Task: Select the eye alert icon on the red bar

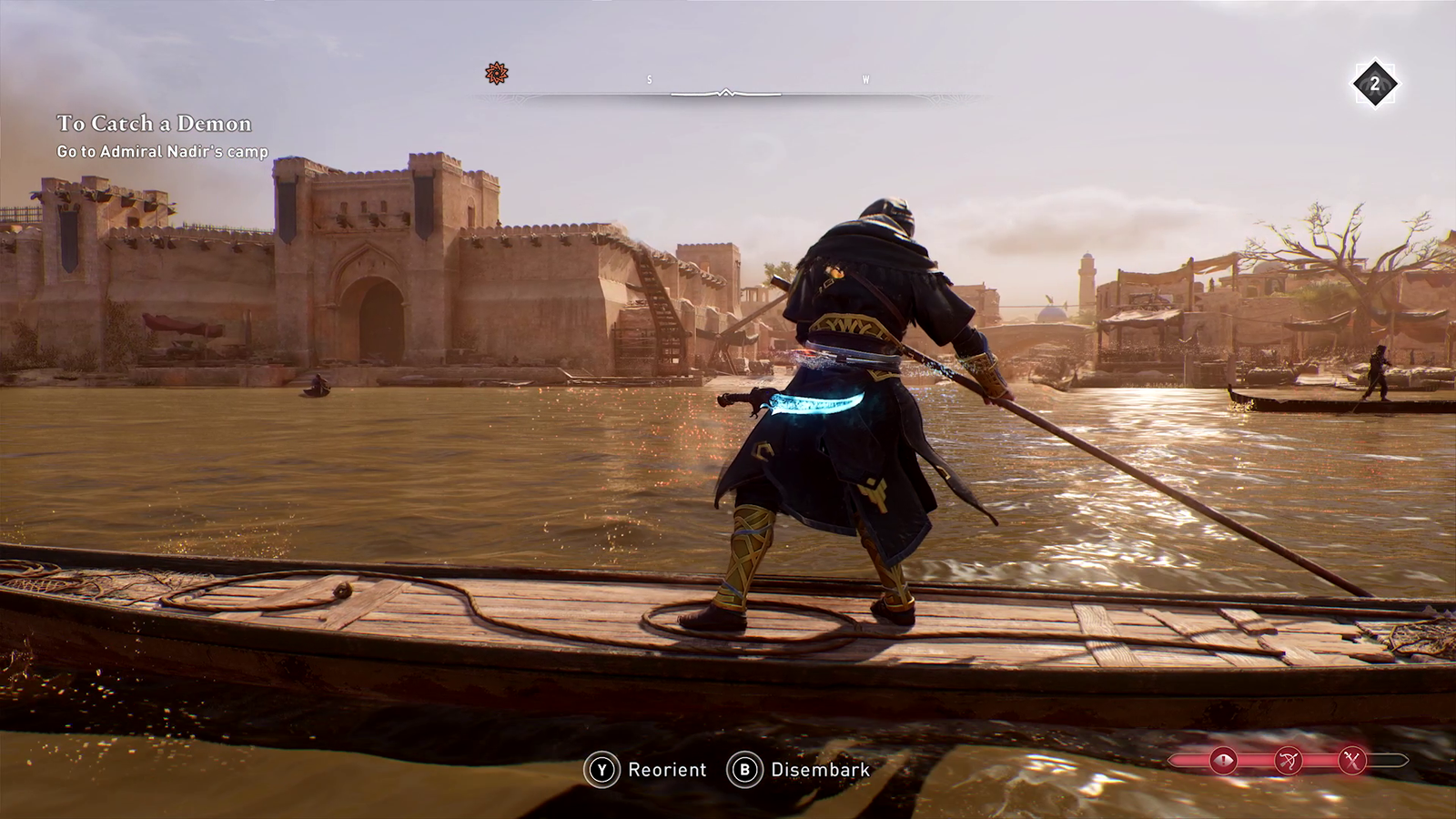Action: pos(1223,760)
